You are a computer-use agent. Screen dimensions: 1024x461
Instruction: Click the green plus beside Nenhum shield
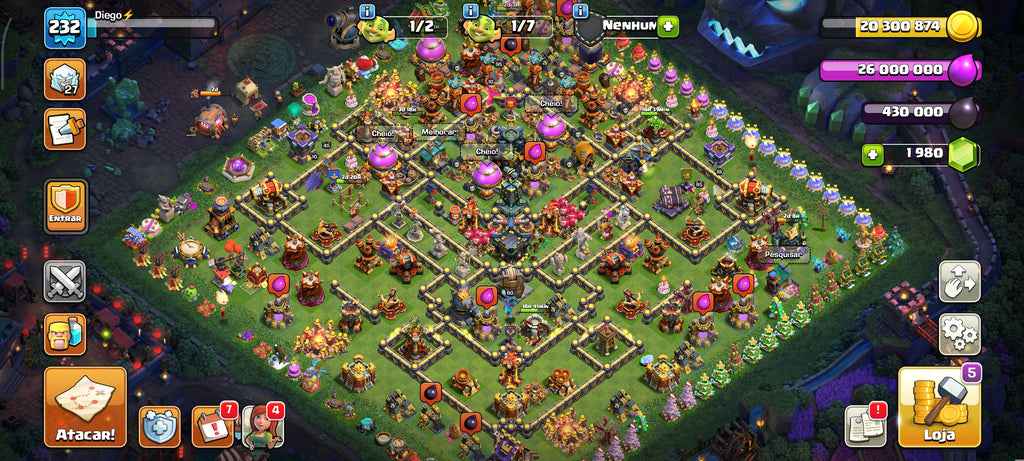(x=668, y=27)
